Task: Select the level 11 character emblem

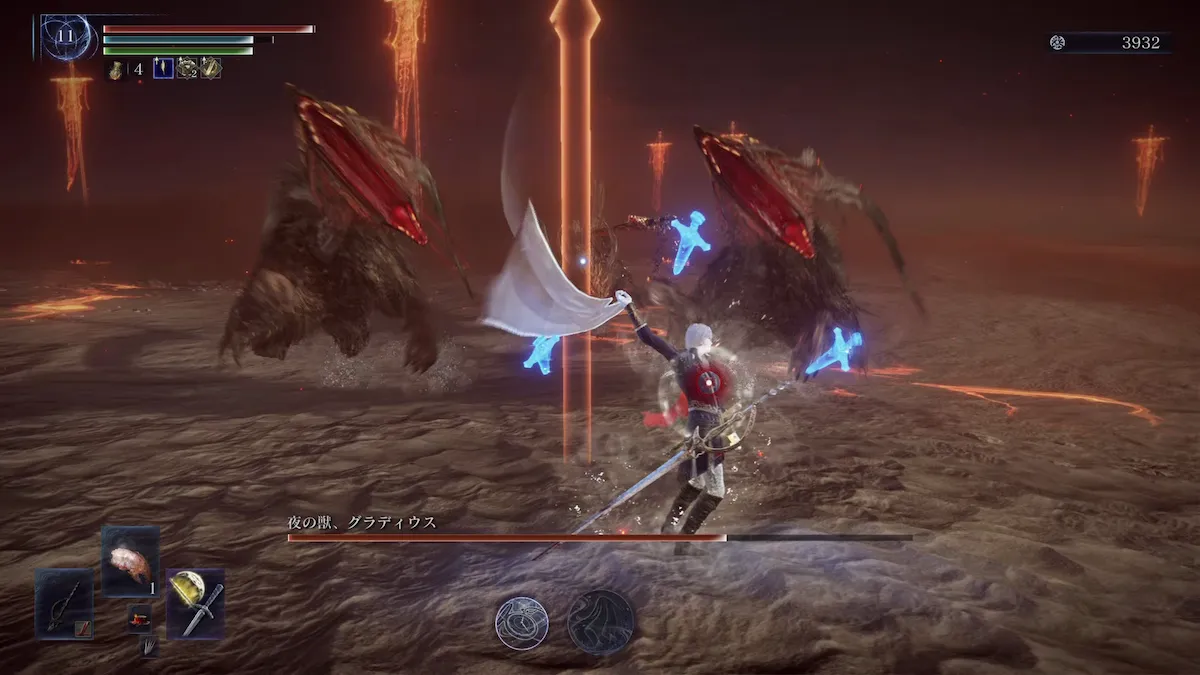Action: point(66,37)
